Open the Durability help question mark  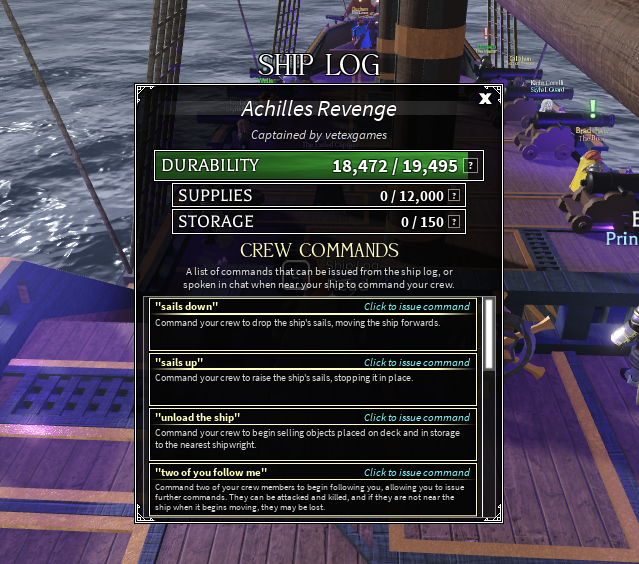(471, 166)
